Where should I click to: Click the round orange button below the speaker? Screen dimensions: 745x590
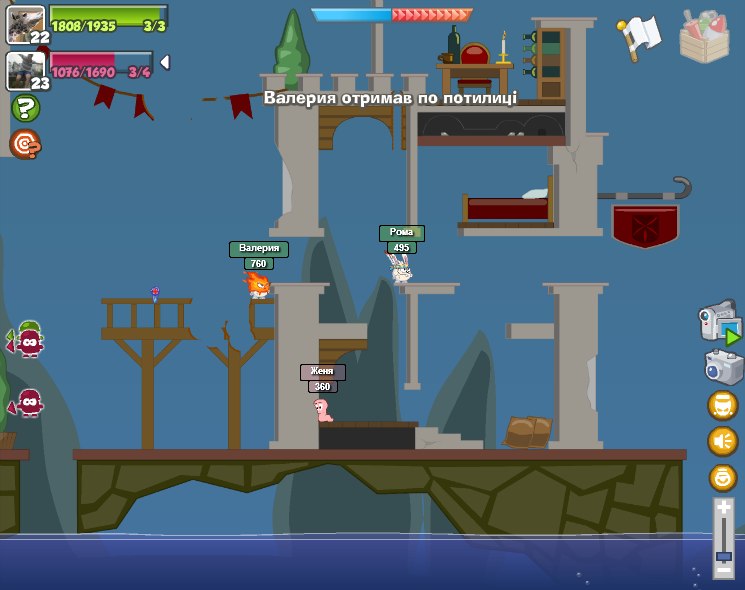[722, 477]
